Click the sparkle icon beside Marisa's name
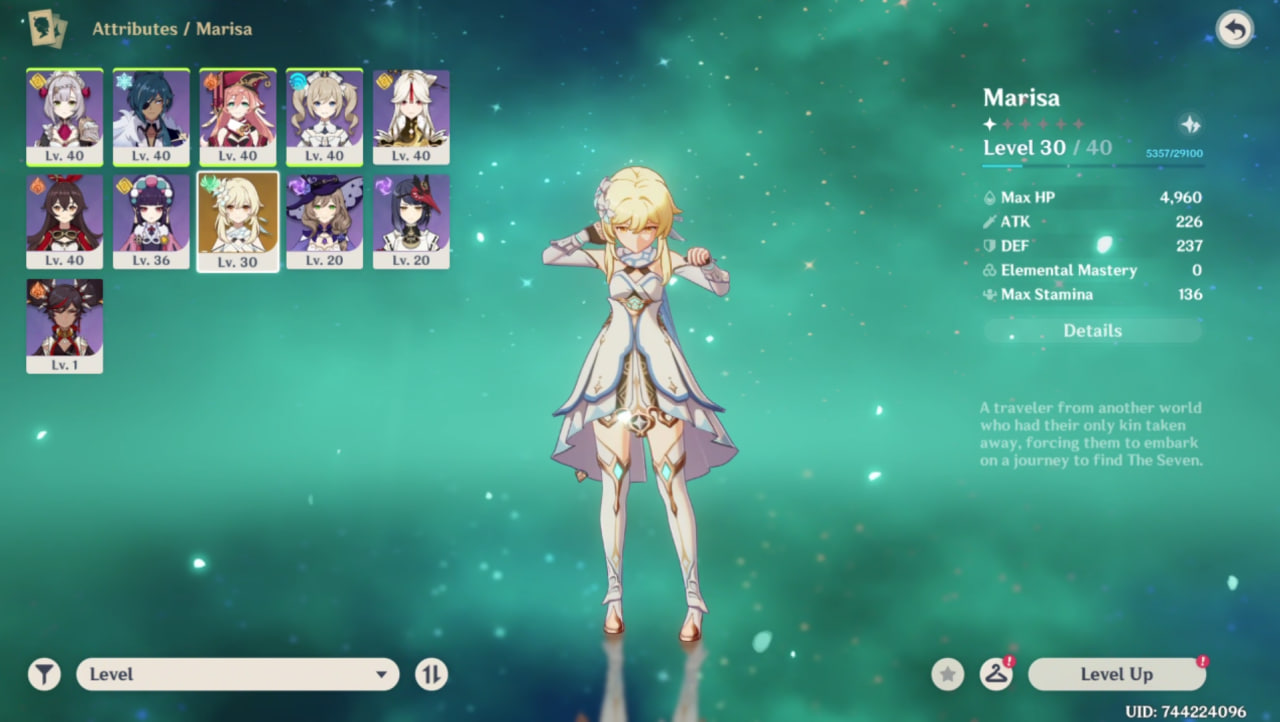The width and height of the screenshot is (1280, 722). click(1190, 124)
